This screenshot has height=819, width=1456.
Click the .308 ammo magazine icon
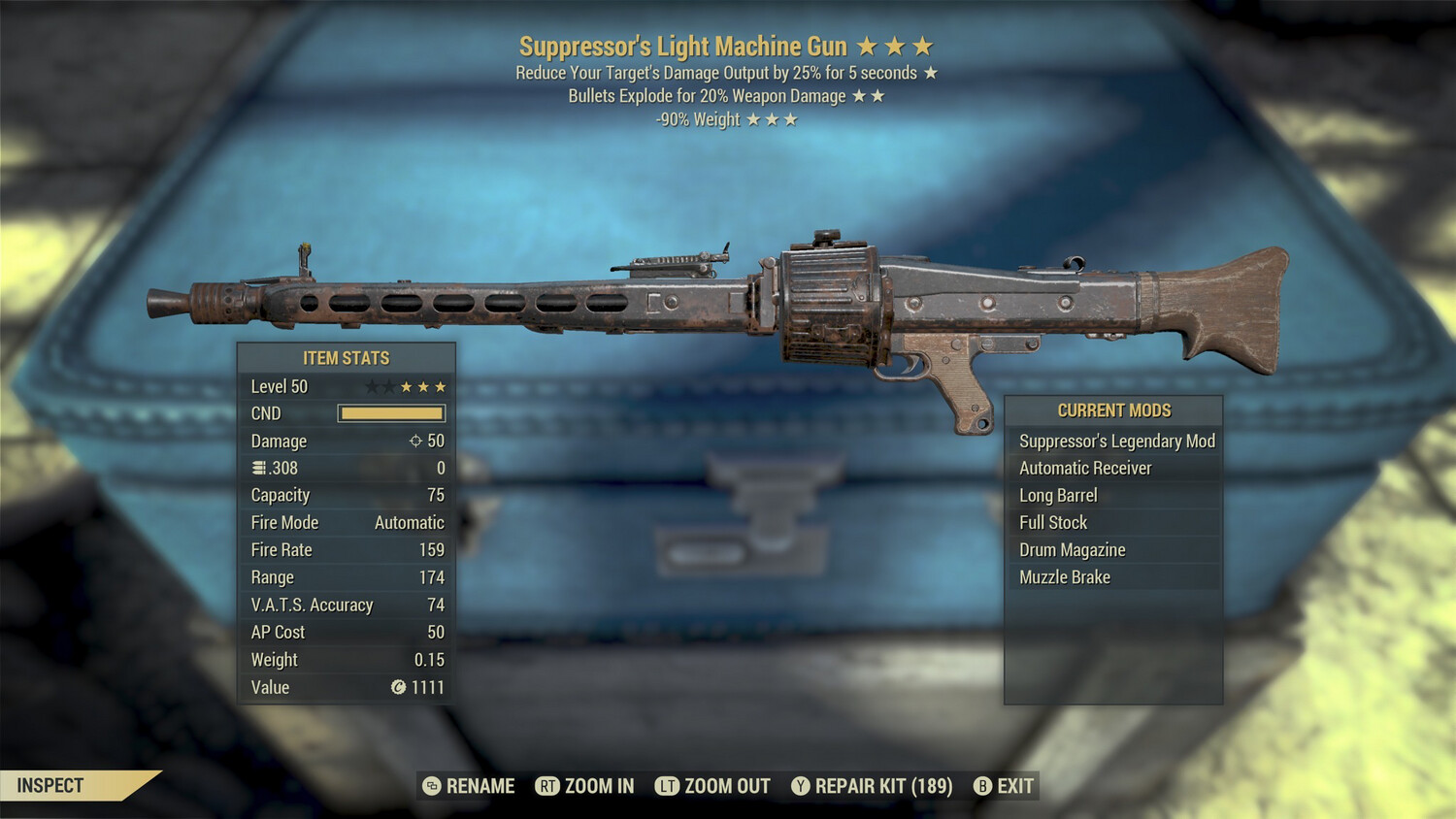(258, 468)
